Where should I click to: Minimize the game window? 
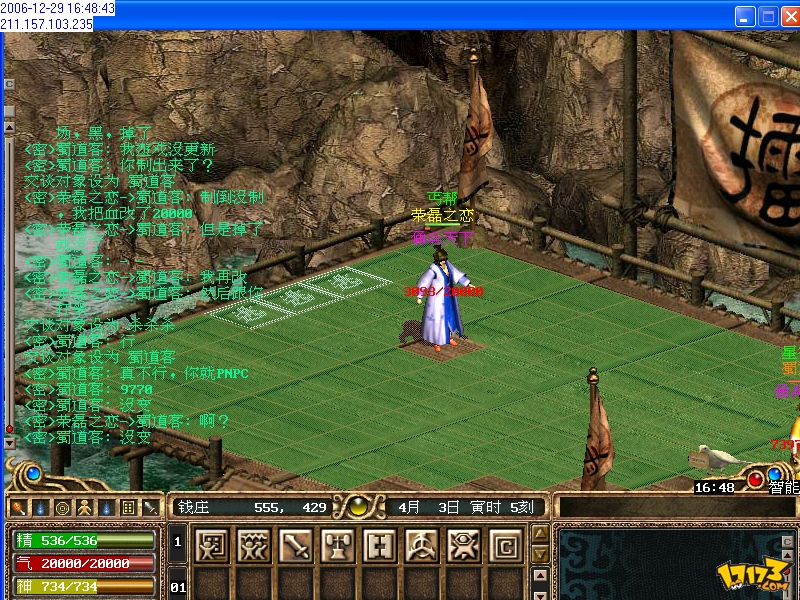point(745,16)
